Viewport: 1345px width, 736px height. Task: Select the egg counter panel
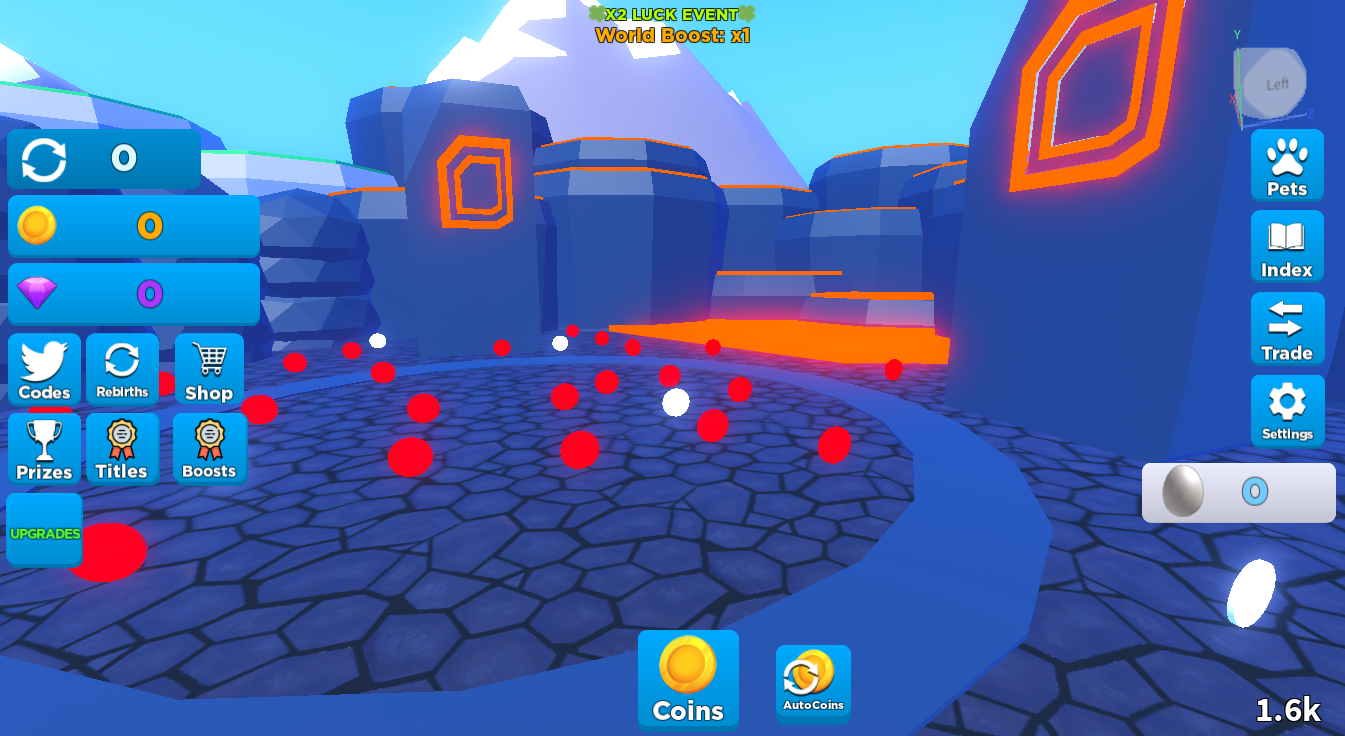(1239, 492)
